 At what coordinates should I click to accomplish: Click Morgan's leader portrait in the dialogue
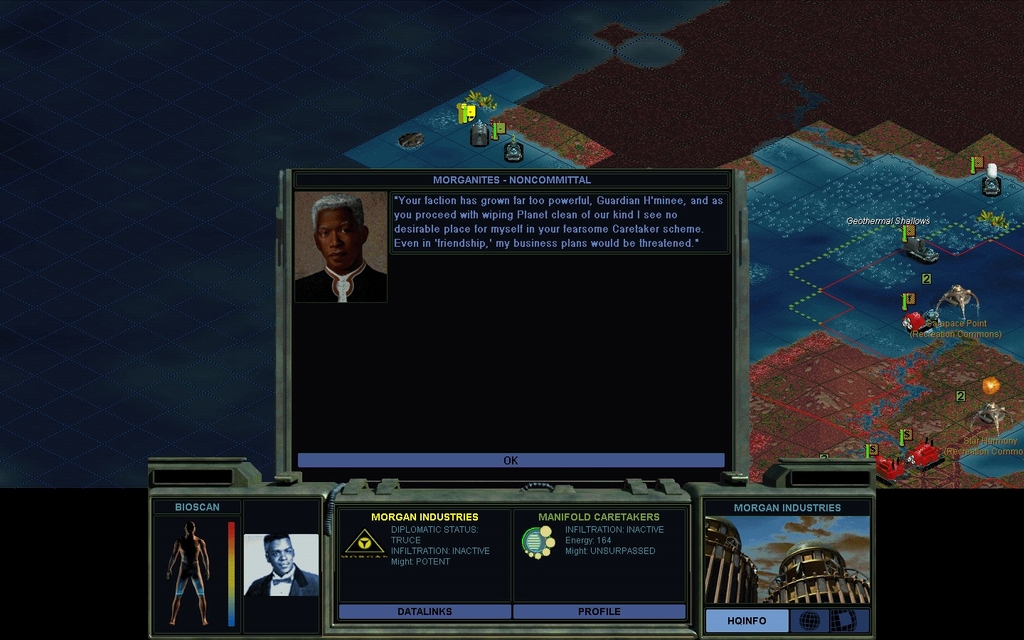(x=341, y=247)
